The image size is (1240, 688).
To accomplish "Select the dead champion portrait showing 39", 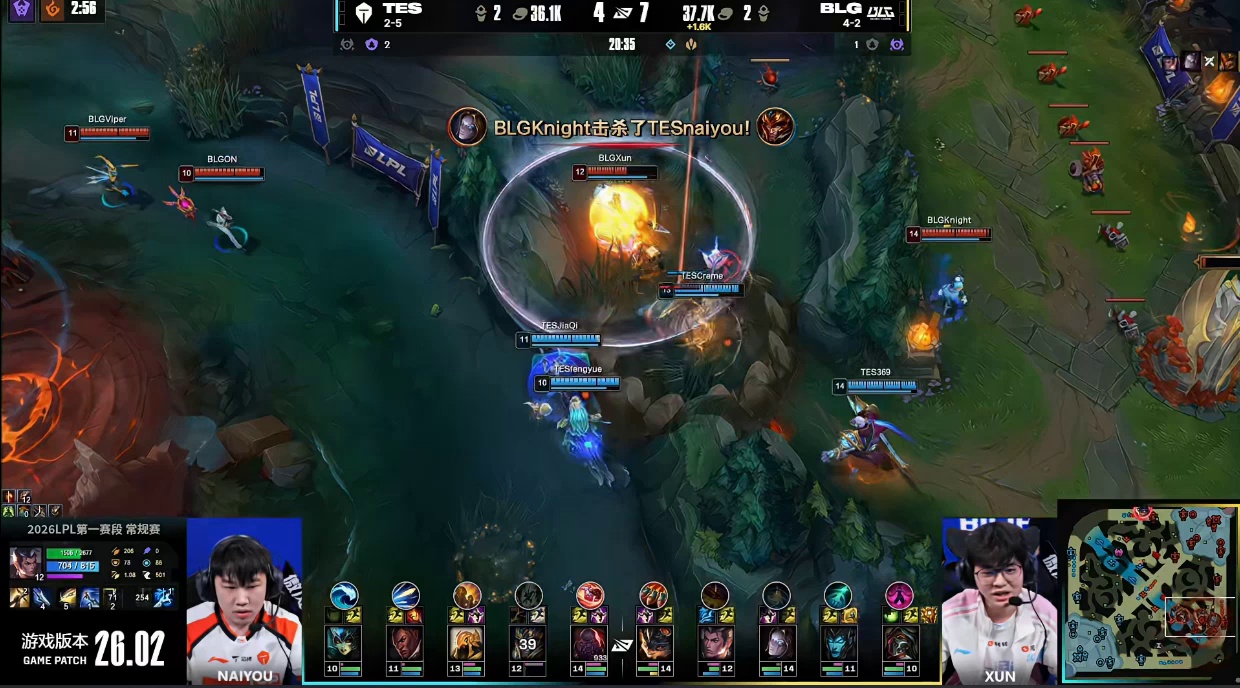I will tap(529, 644).
